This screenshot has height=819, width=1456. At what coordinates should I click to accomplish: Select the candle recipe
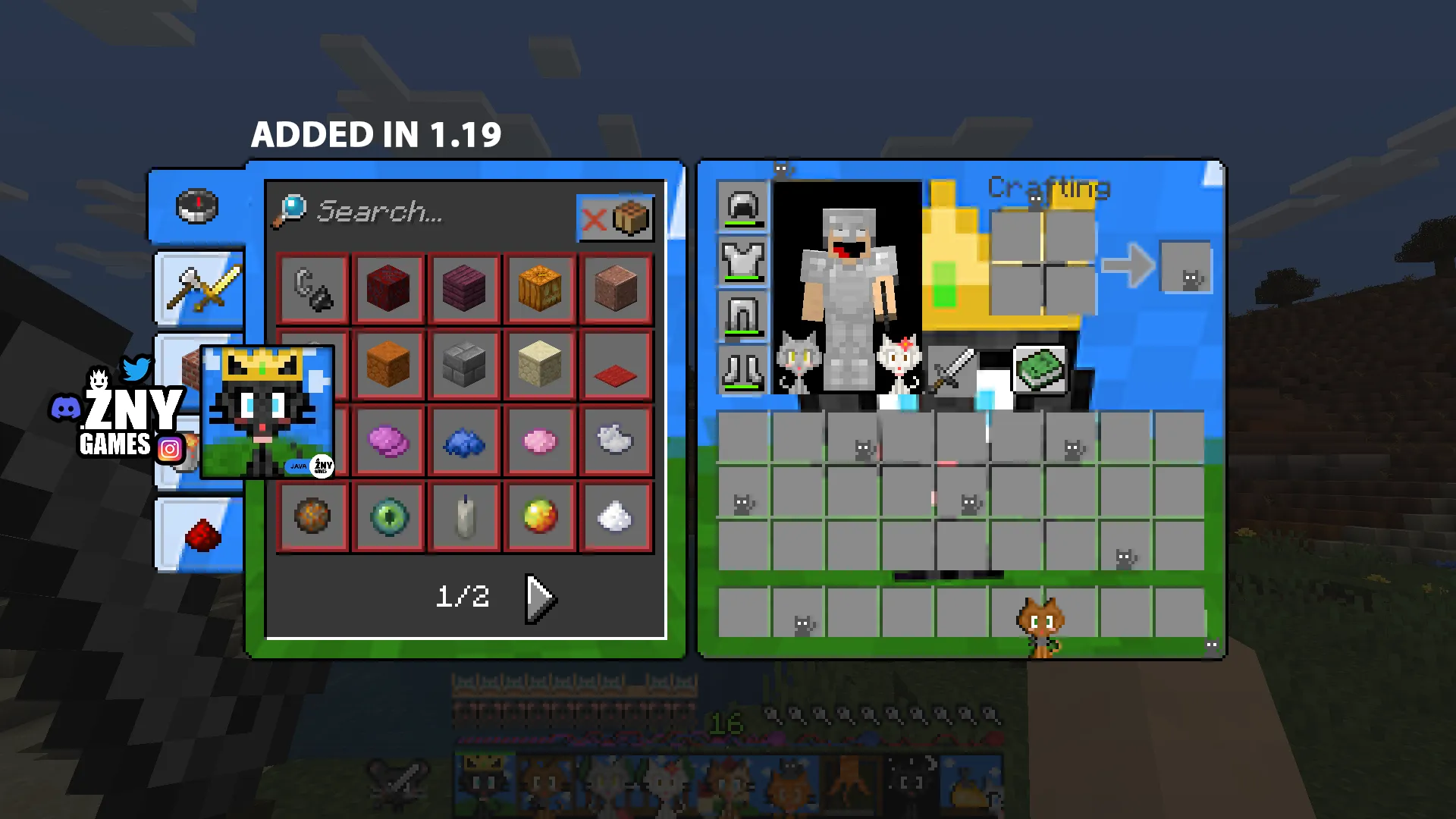465,516
